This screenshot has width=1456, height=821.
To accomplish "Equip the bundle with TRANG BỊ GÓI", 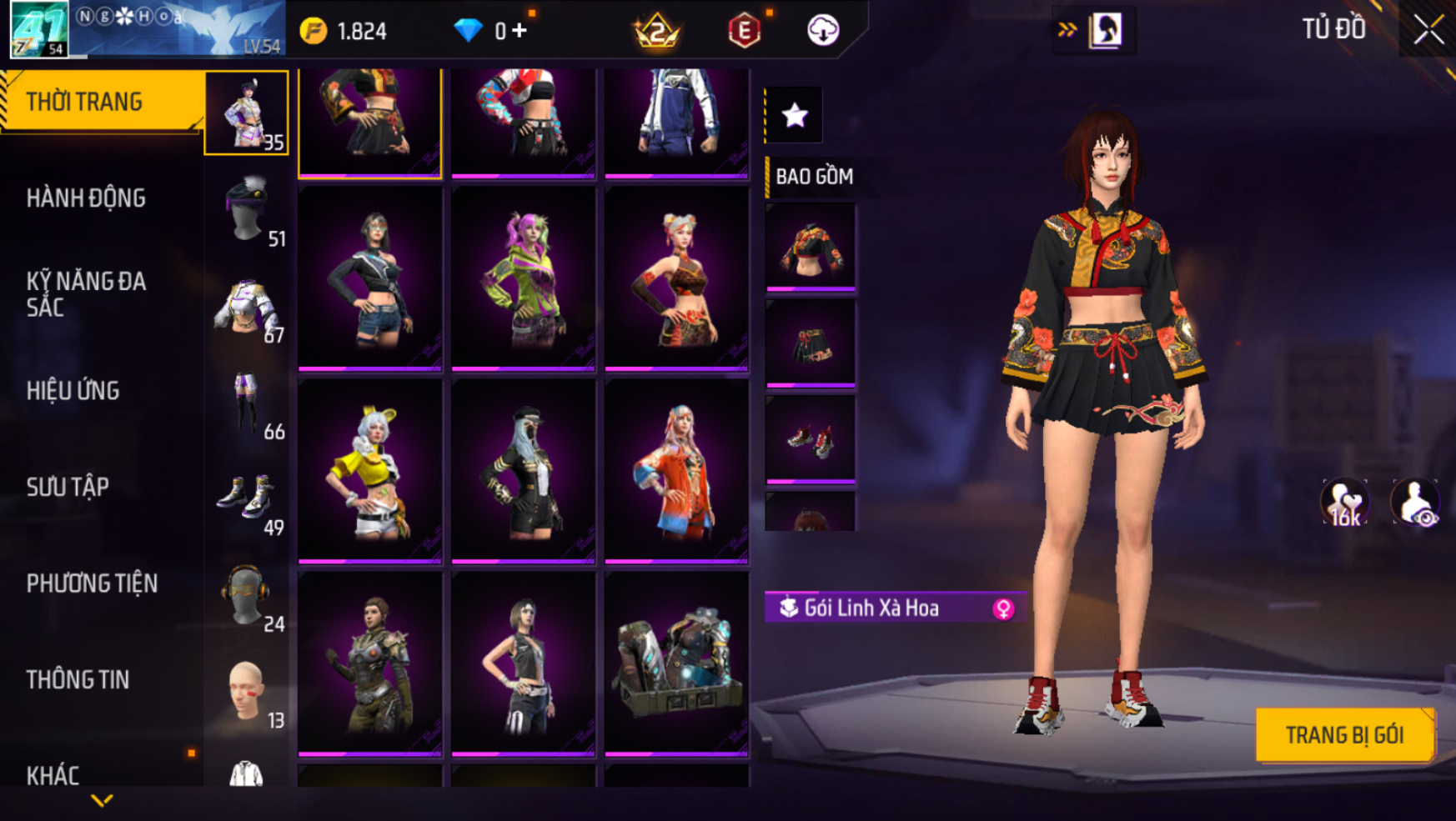I will [1344, 735].
